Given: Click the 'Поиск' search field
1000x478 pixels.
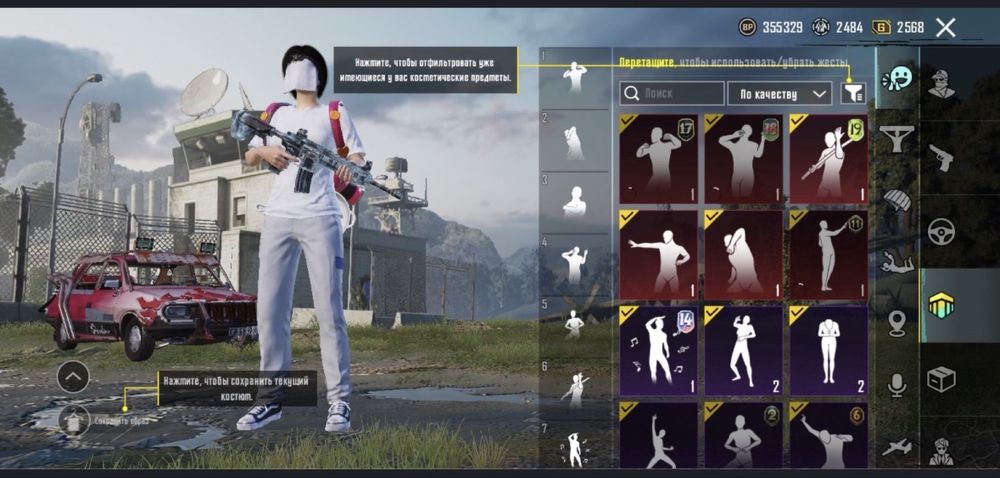Looking at the screenshot, I should click(672, 94).
